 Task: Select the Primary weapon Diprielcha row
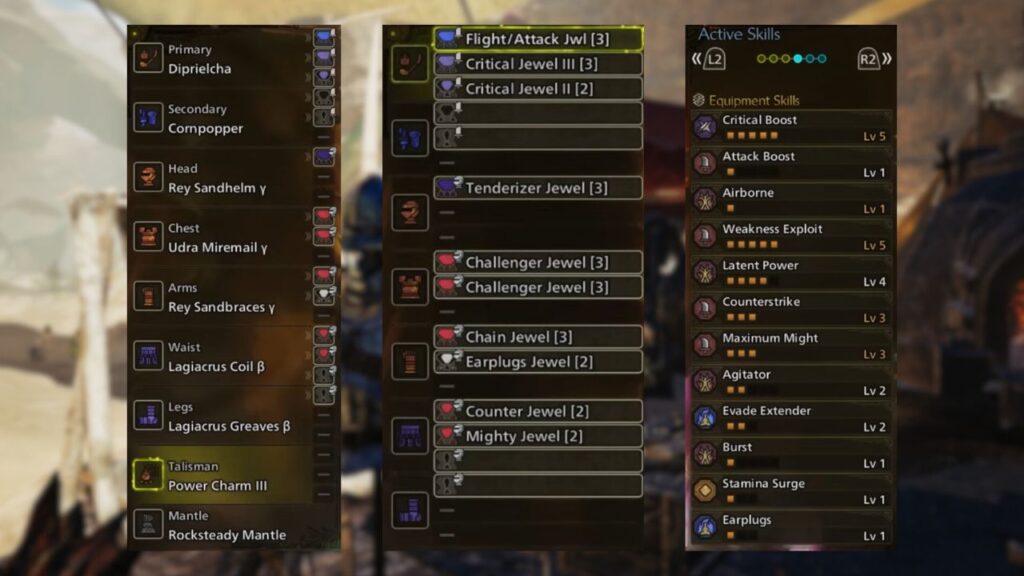tap(222, 58)
